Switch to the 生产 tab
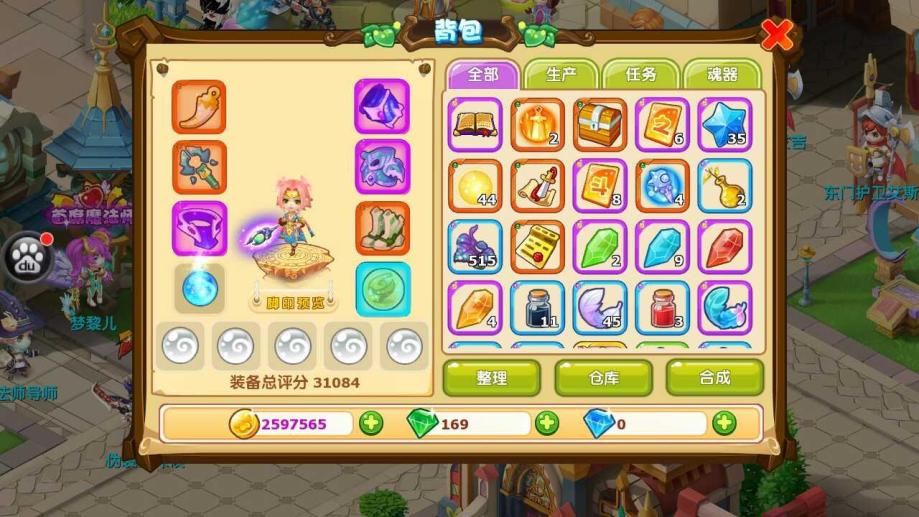Screen dimensions: 919x517 [559, 75]
